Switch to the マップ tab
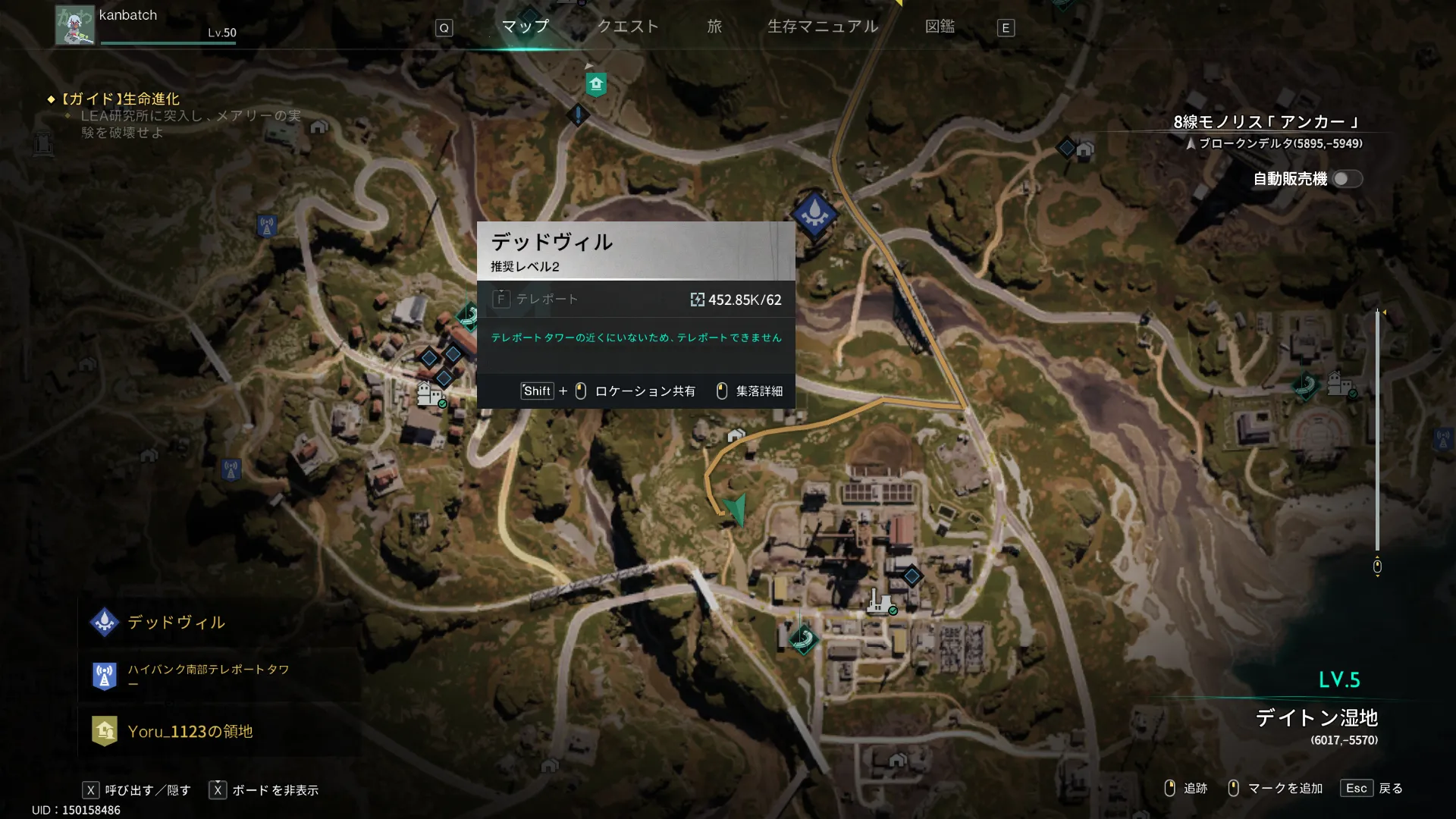The image size is (1456, 819). (525, 27)
